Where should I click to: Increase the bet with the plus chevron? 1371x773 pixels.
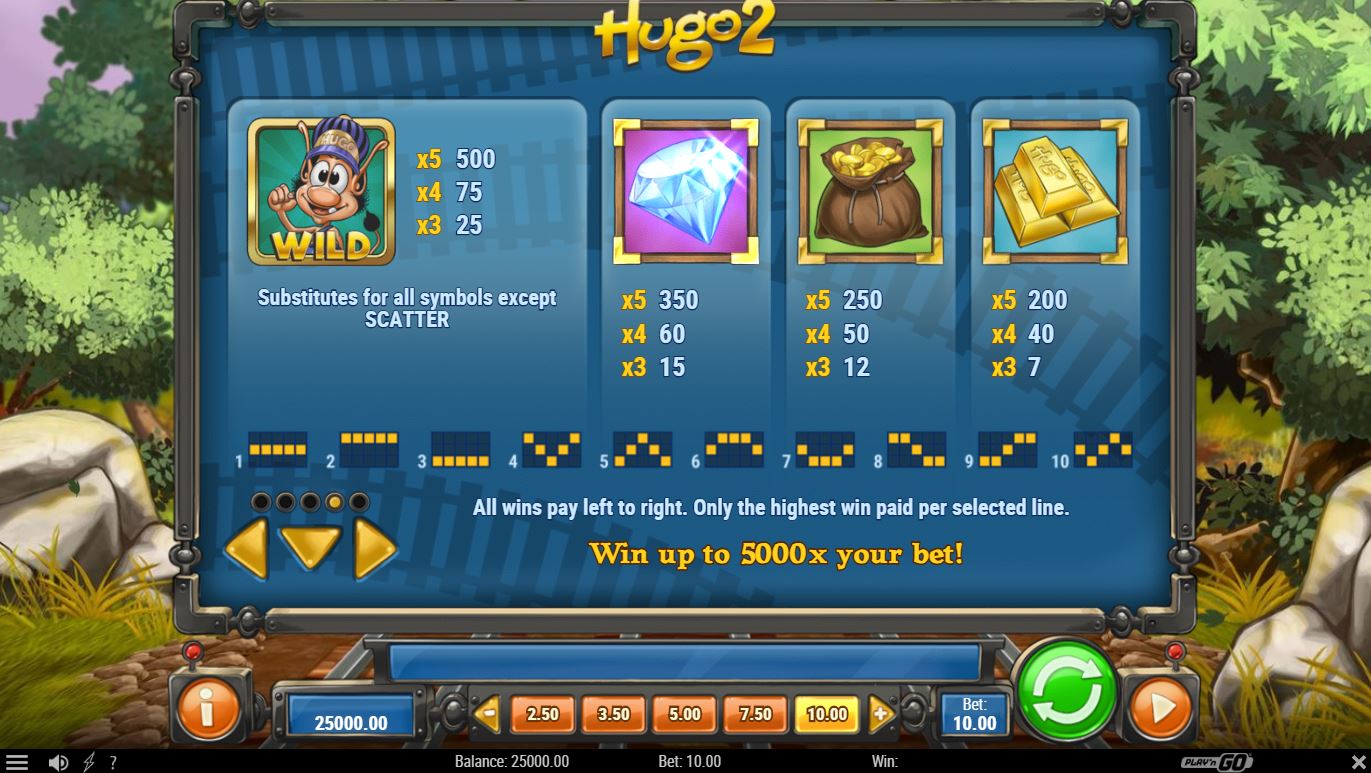[882, 712]
